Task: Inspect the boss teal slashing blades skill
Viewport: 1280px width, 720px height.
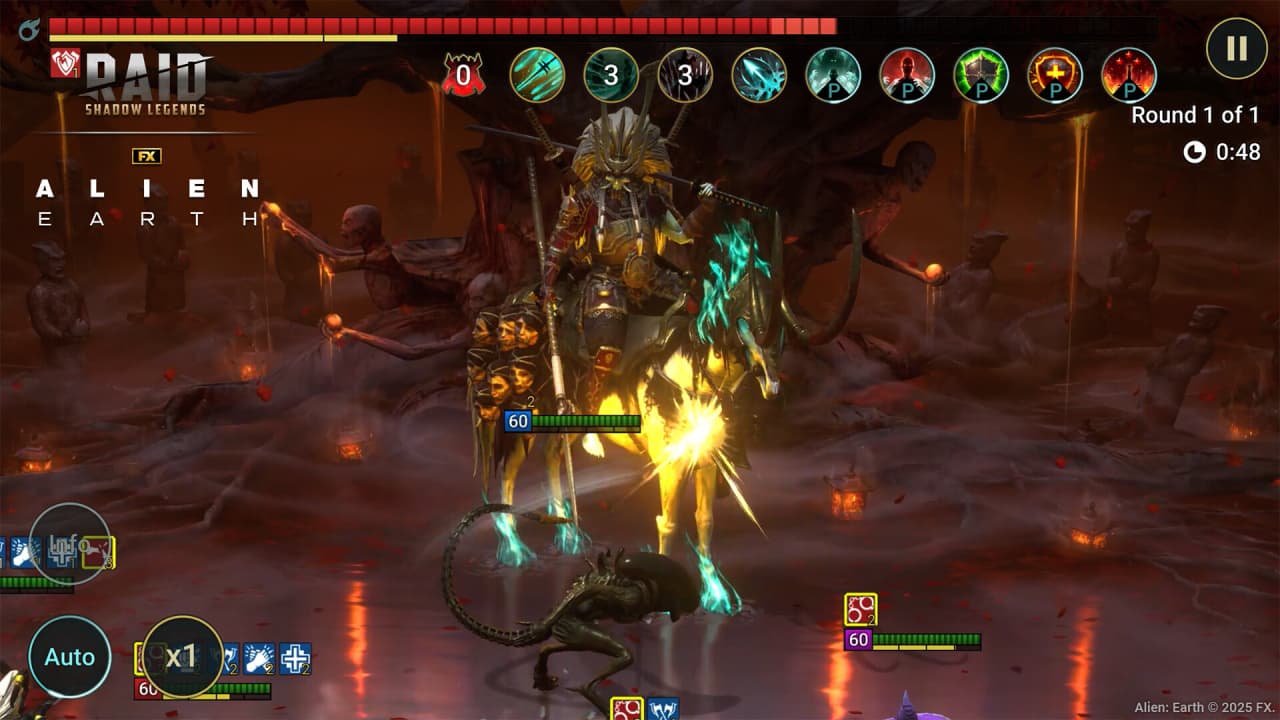Action: (537, 75)
